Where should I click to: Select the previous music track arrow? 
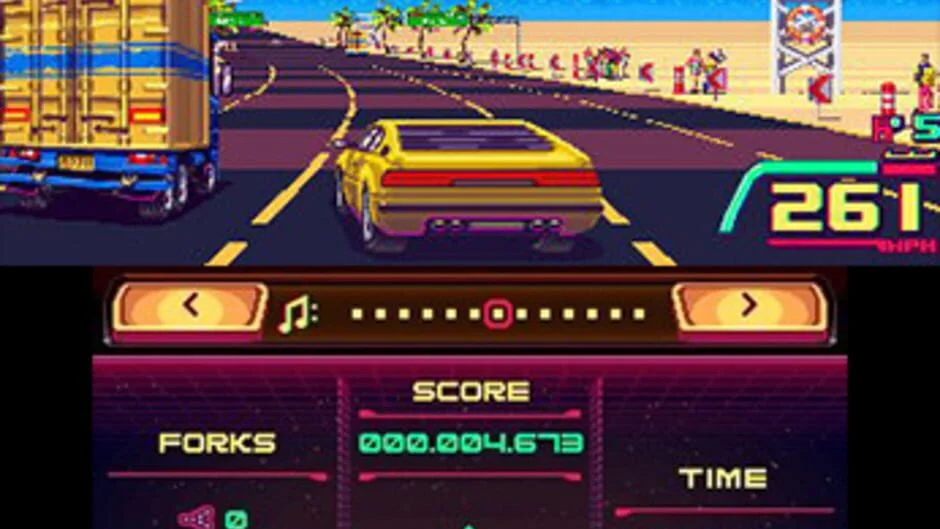click(190, 309)
